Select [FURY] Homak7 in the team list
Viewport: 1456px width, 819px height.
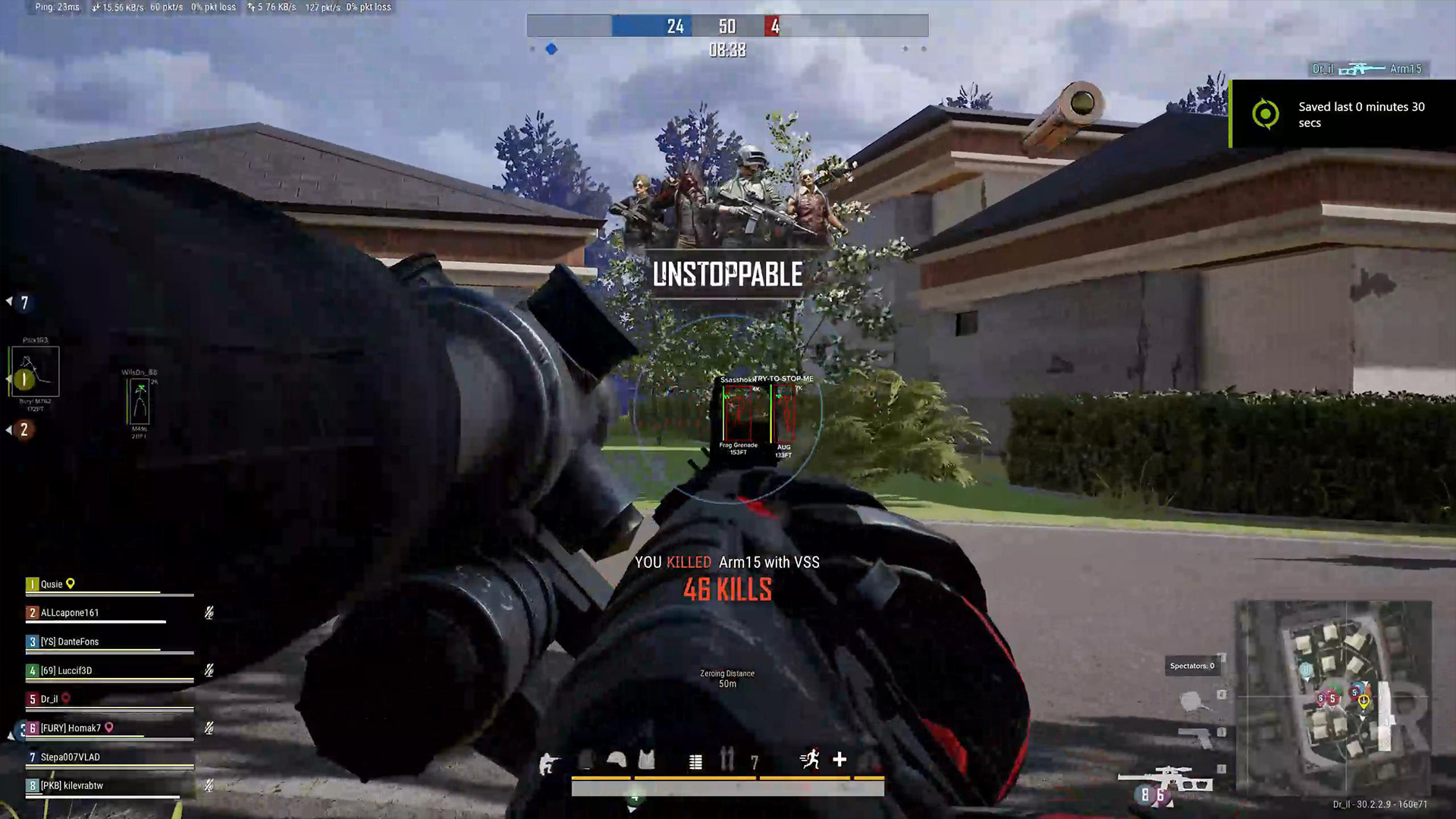[71, 728]
